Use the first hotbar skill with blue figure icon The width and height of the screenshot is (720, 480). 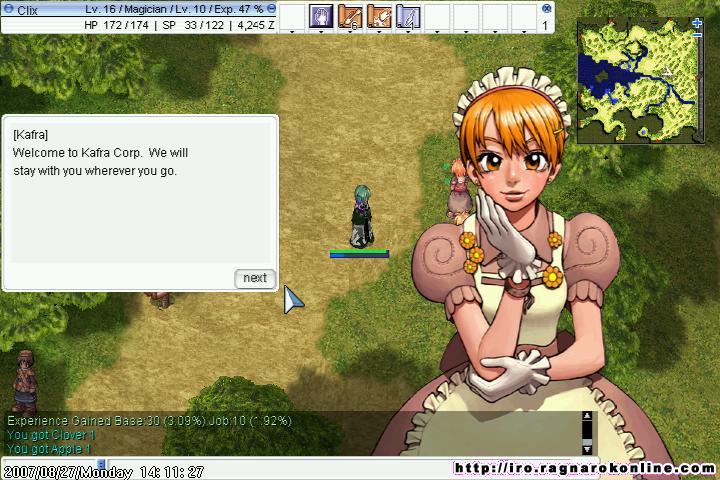pos(321,16)
